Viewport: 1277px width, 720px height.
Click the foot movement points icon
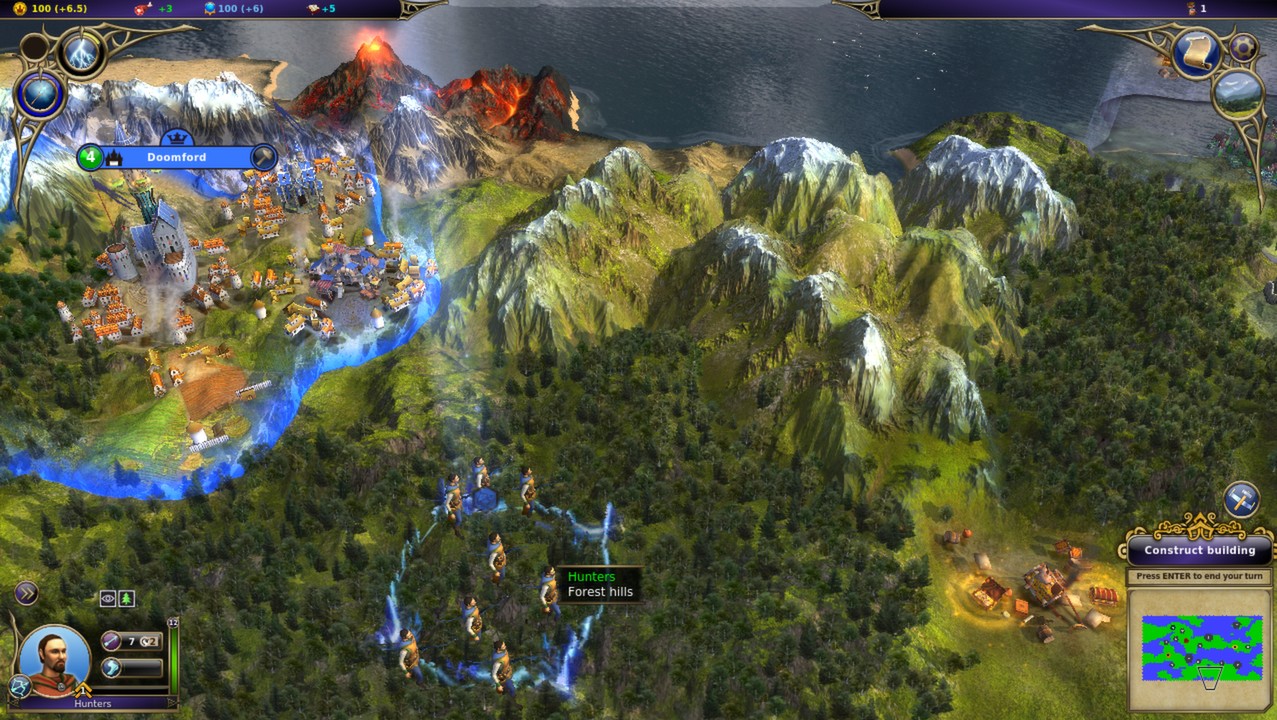[x=112, y=667]
